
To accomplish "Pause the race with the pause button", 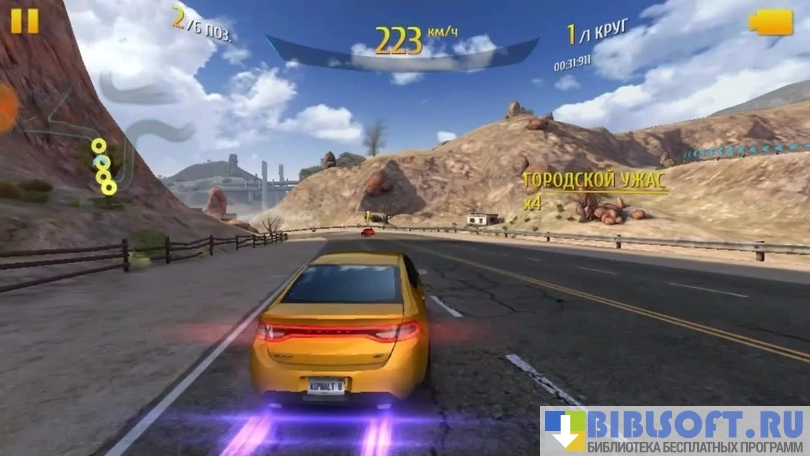I will 25,21.
